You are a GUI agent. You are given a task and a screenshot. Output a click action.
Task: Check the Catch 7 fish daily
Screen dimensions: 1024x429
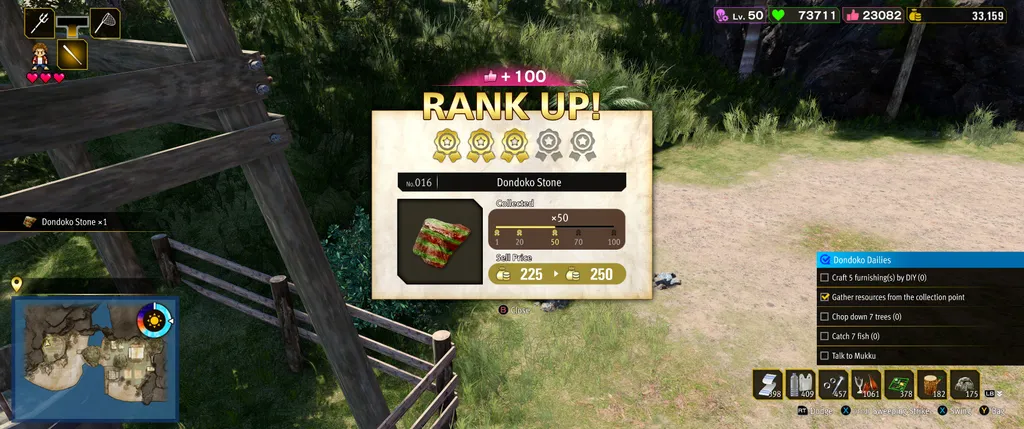click(x=823, y=336)
